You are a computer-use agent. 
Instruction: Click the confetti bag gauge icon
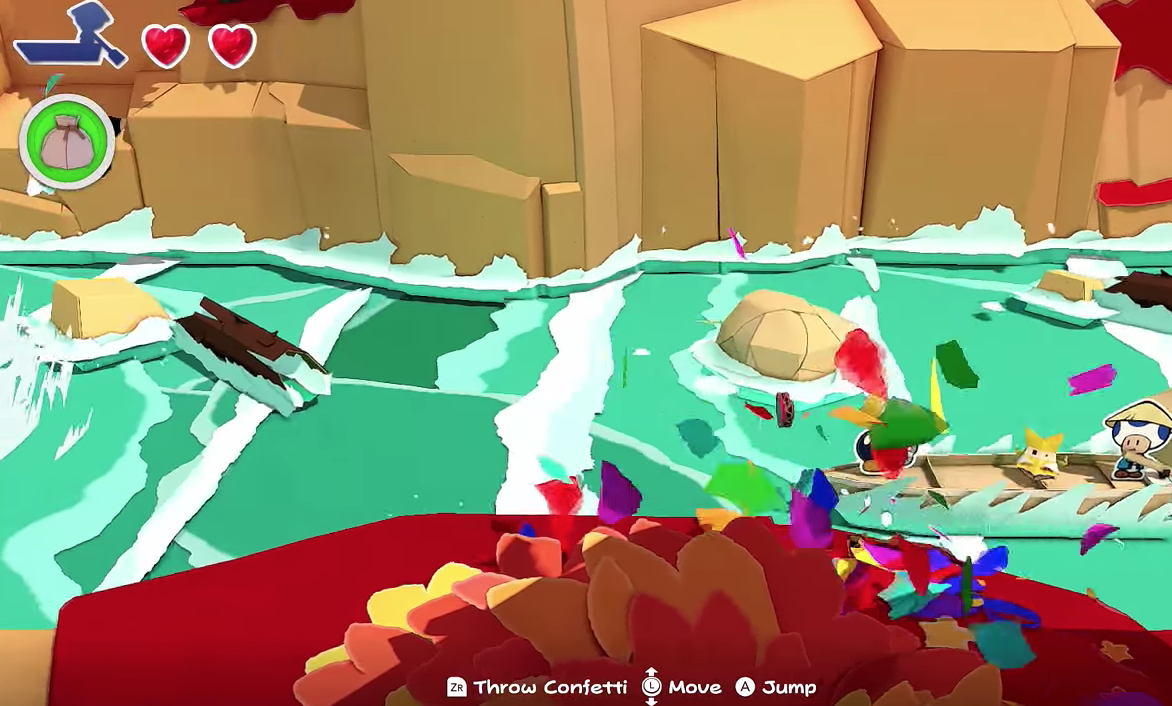tap(66, 142)
